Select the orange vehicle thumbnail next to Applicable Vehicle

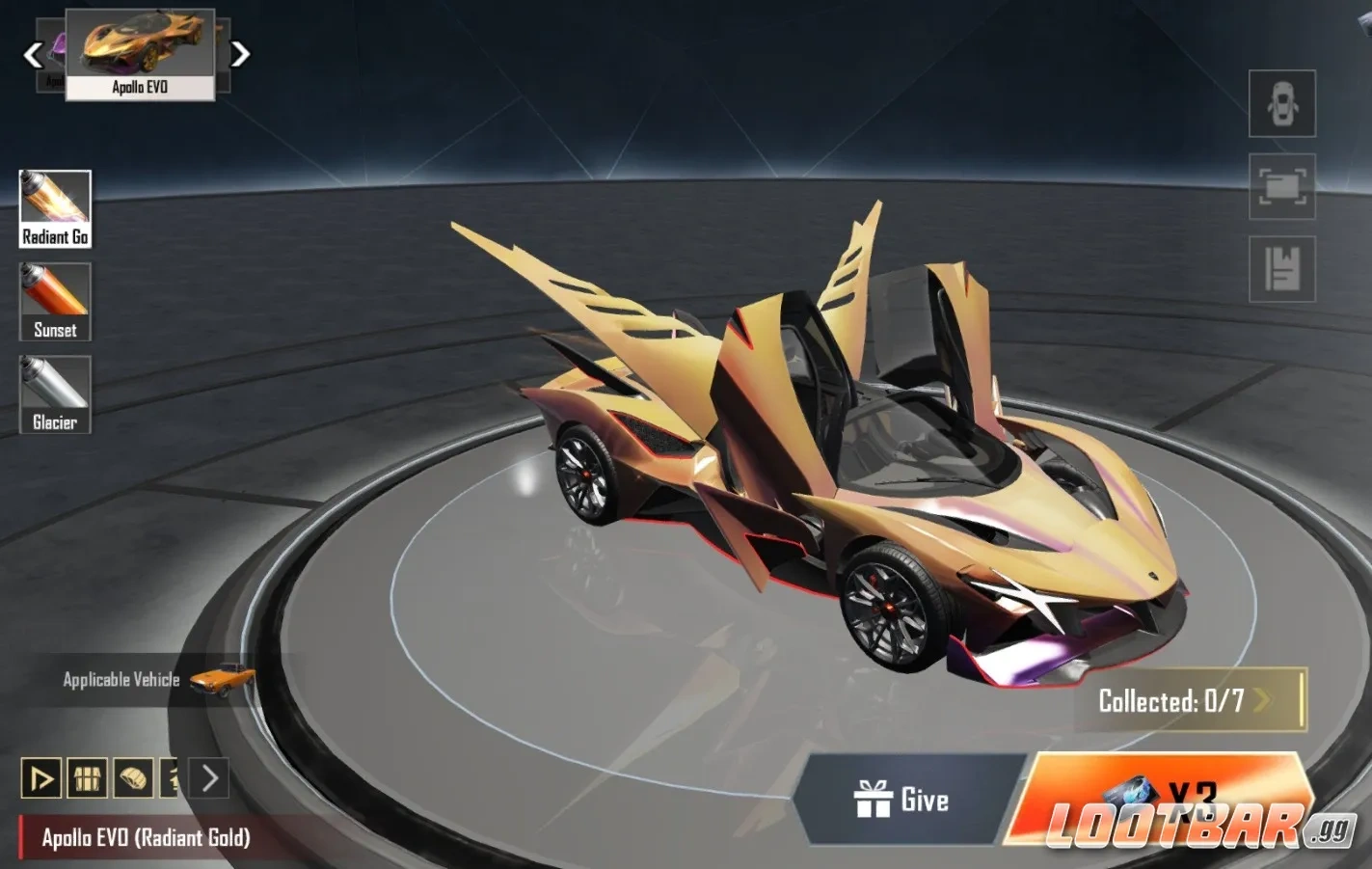[223, 679]
